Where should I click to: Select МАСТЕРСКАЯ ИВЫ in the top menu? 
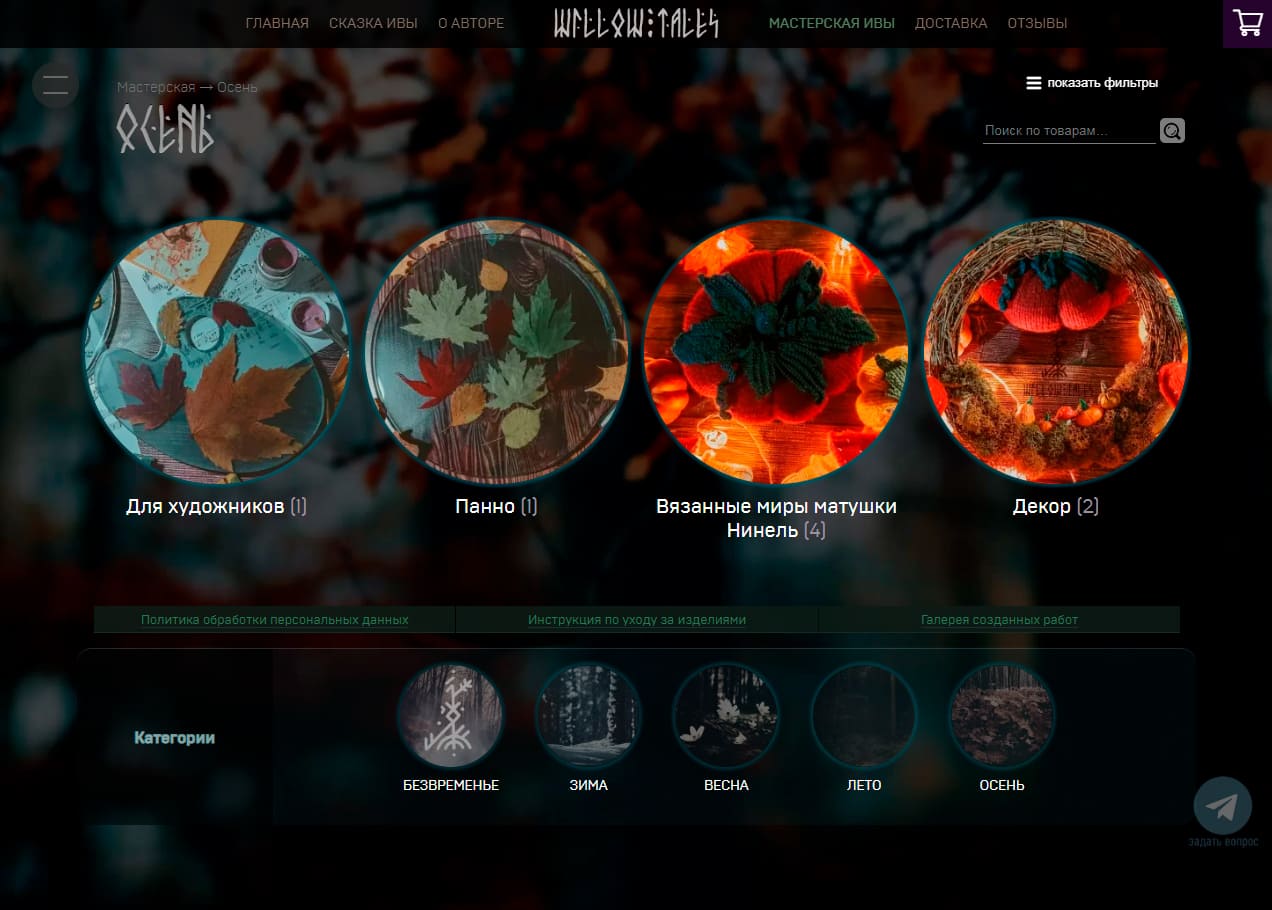(831, 23)
